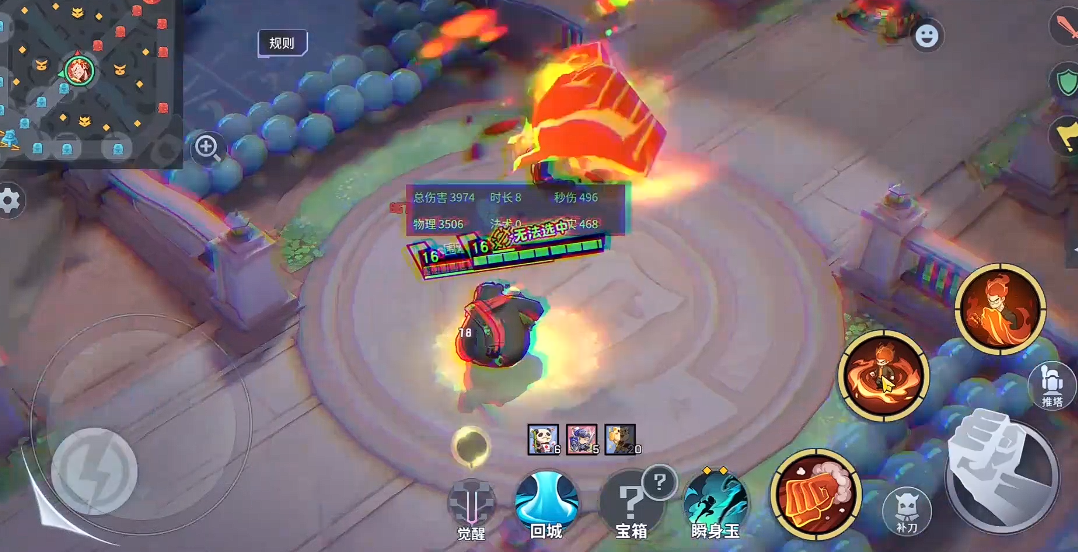Click the magnifier zoom button beside the minimap
The image size is (1078, 552).
pos(208,148)
